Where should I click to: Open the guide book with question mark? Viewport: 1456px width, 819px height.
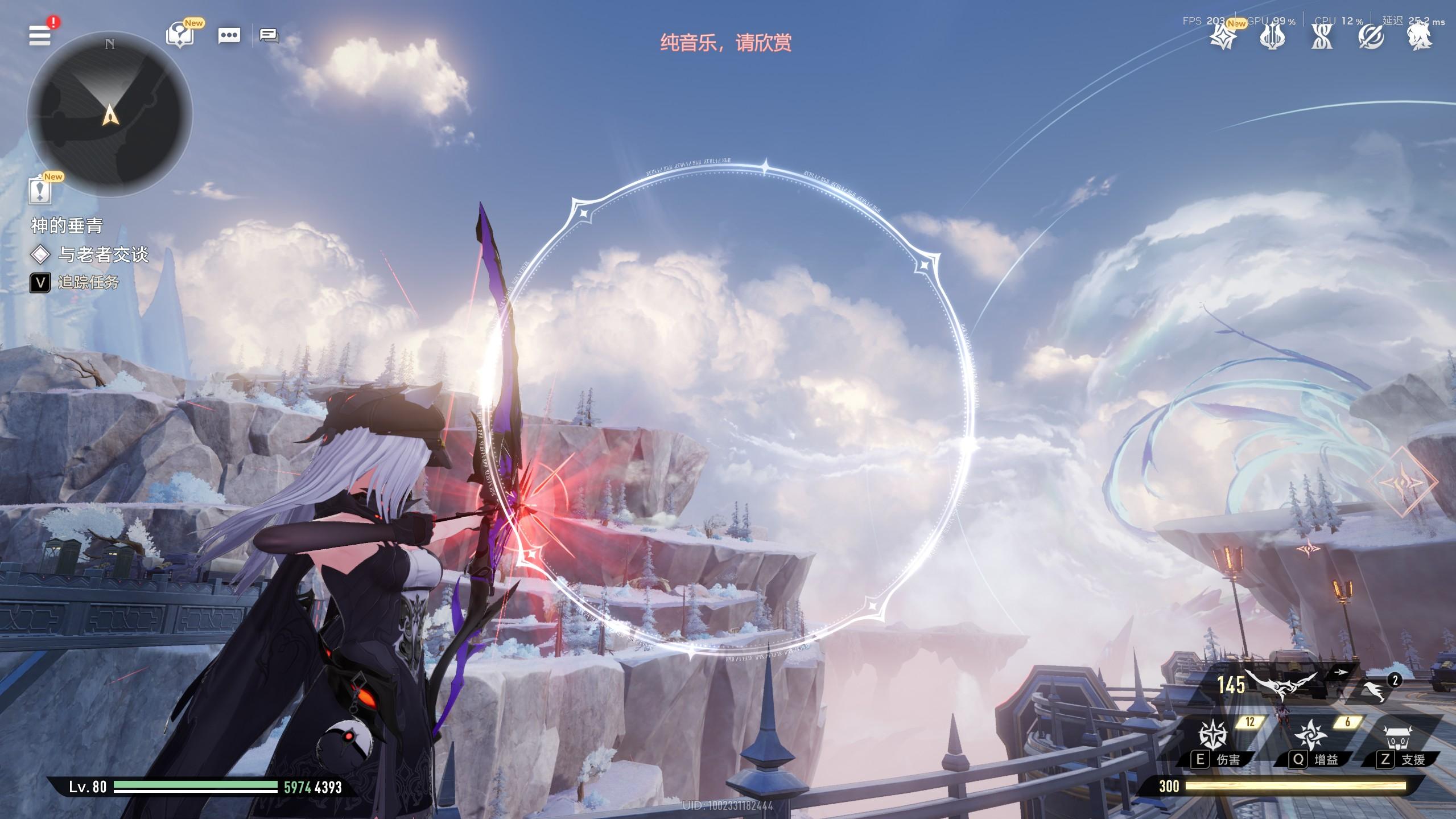[x=180, y=35]
